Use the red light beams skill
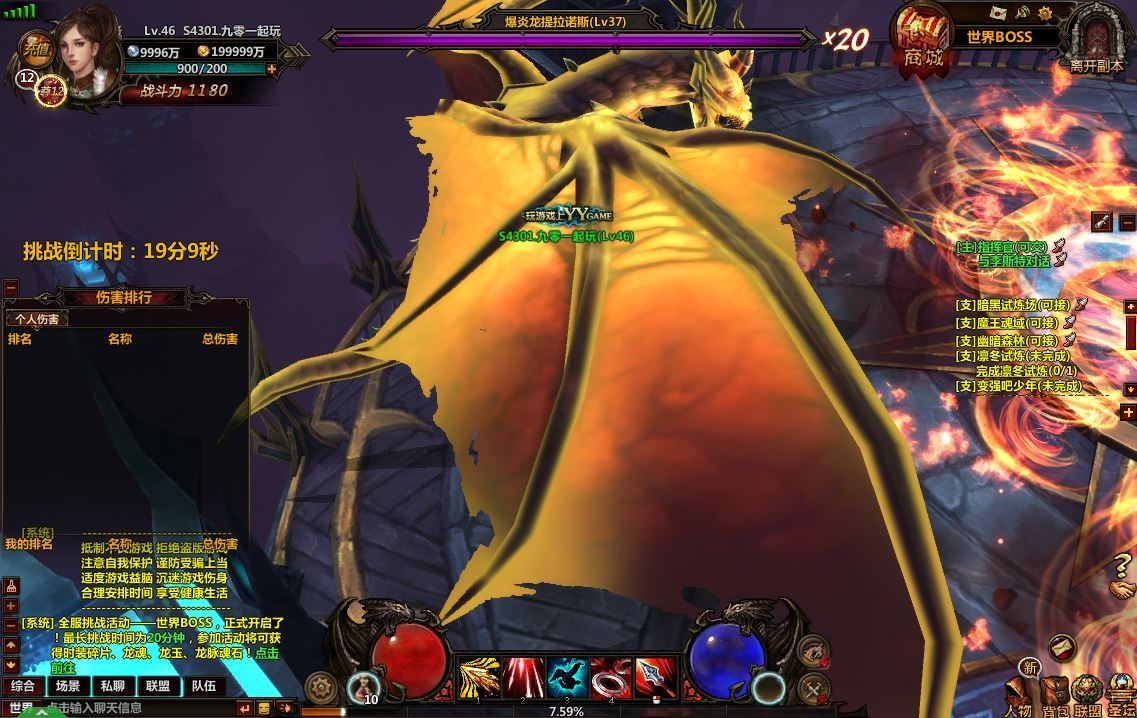The height and width of the screenshot is (718, 1137). (x=523, y=677)
